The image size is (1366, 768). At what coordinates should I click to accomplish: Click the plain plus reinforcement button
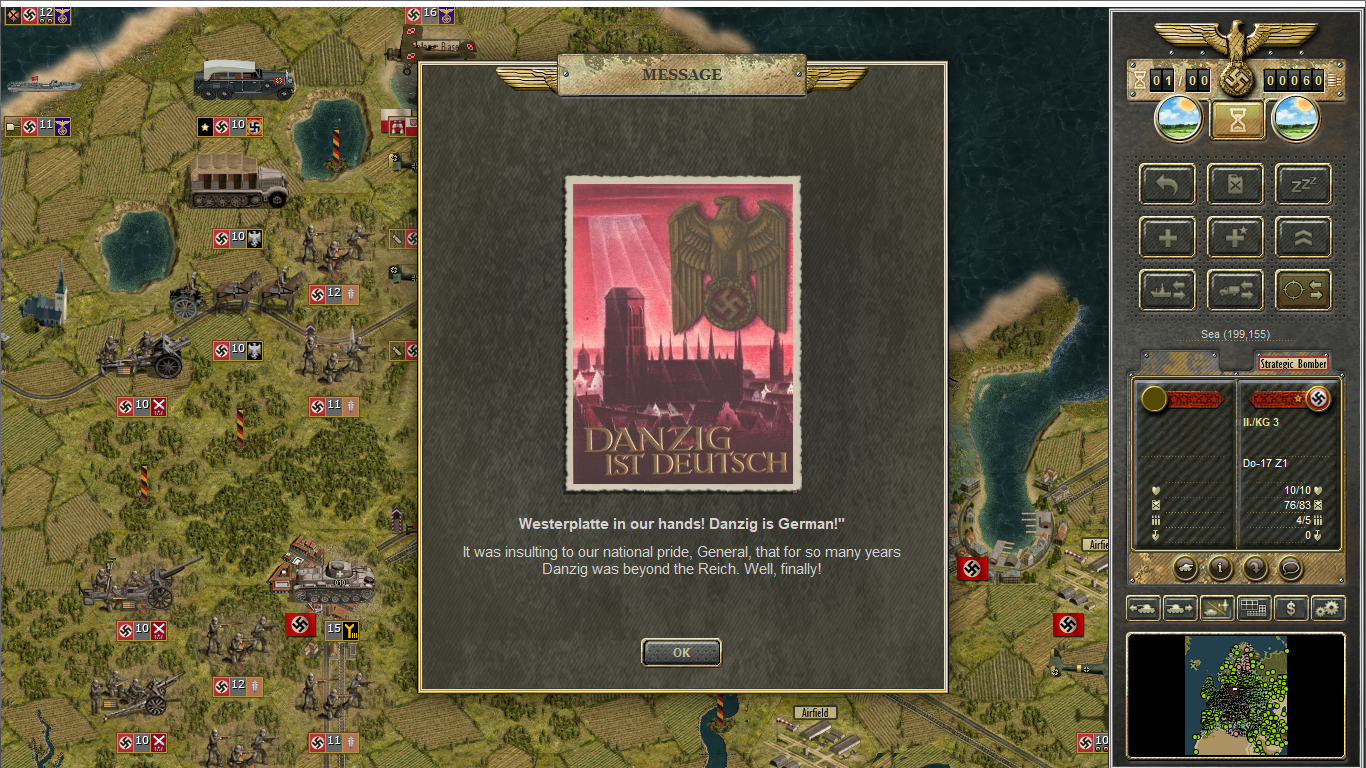(x=1167, y=238)
